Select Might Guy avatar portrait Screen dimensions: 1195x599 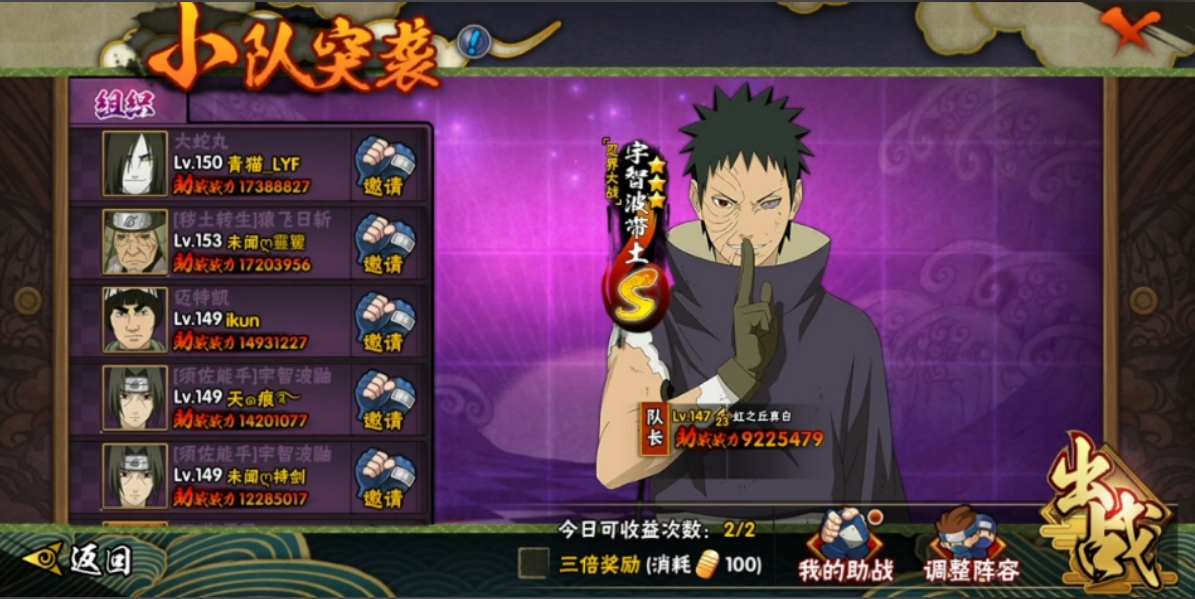(x=135, y=320)
